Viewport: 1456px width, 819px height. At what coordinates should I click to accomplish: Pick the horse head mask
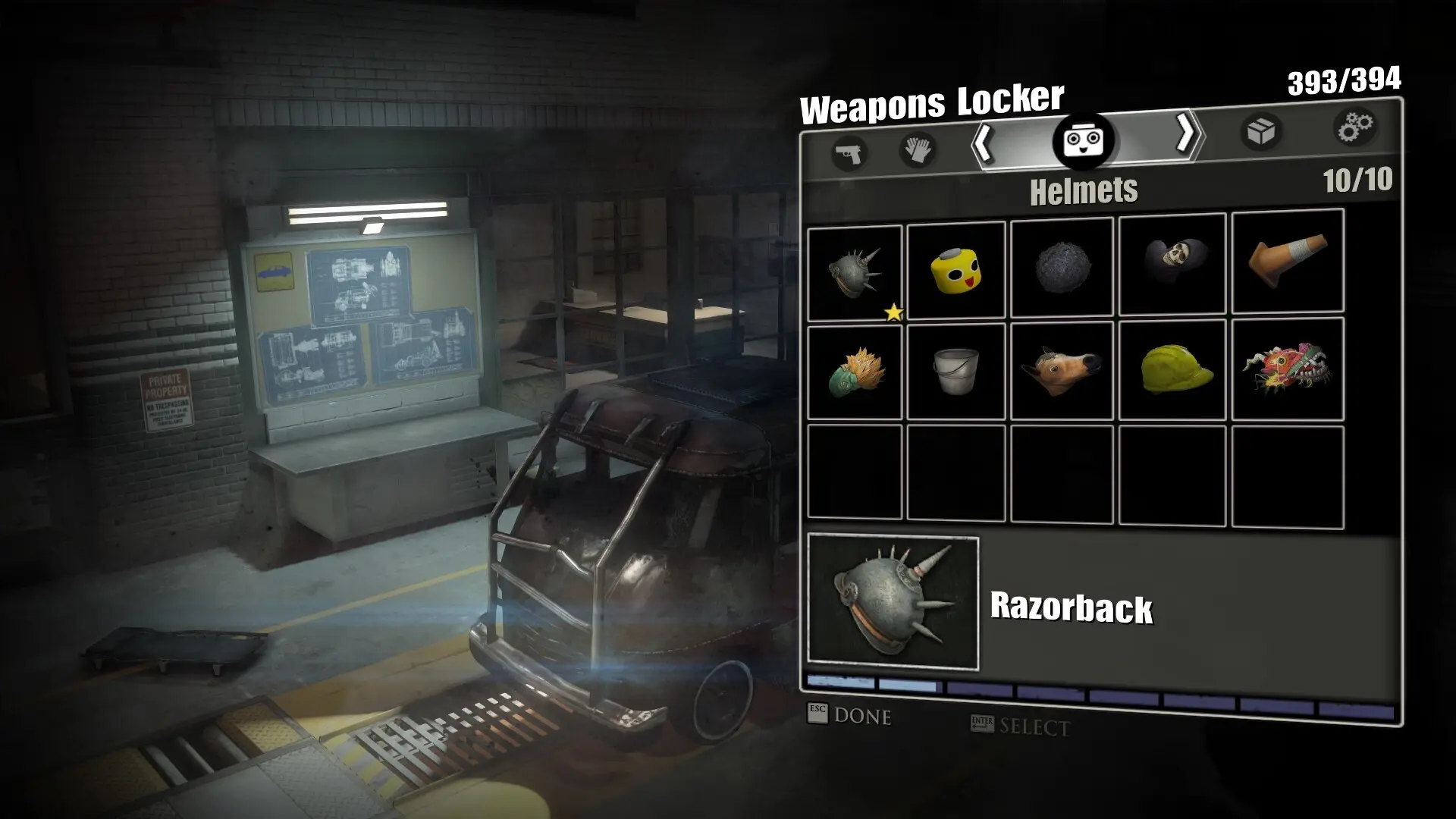pos(1062,370)
